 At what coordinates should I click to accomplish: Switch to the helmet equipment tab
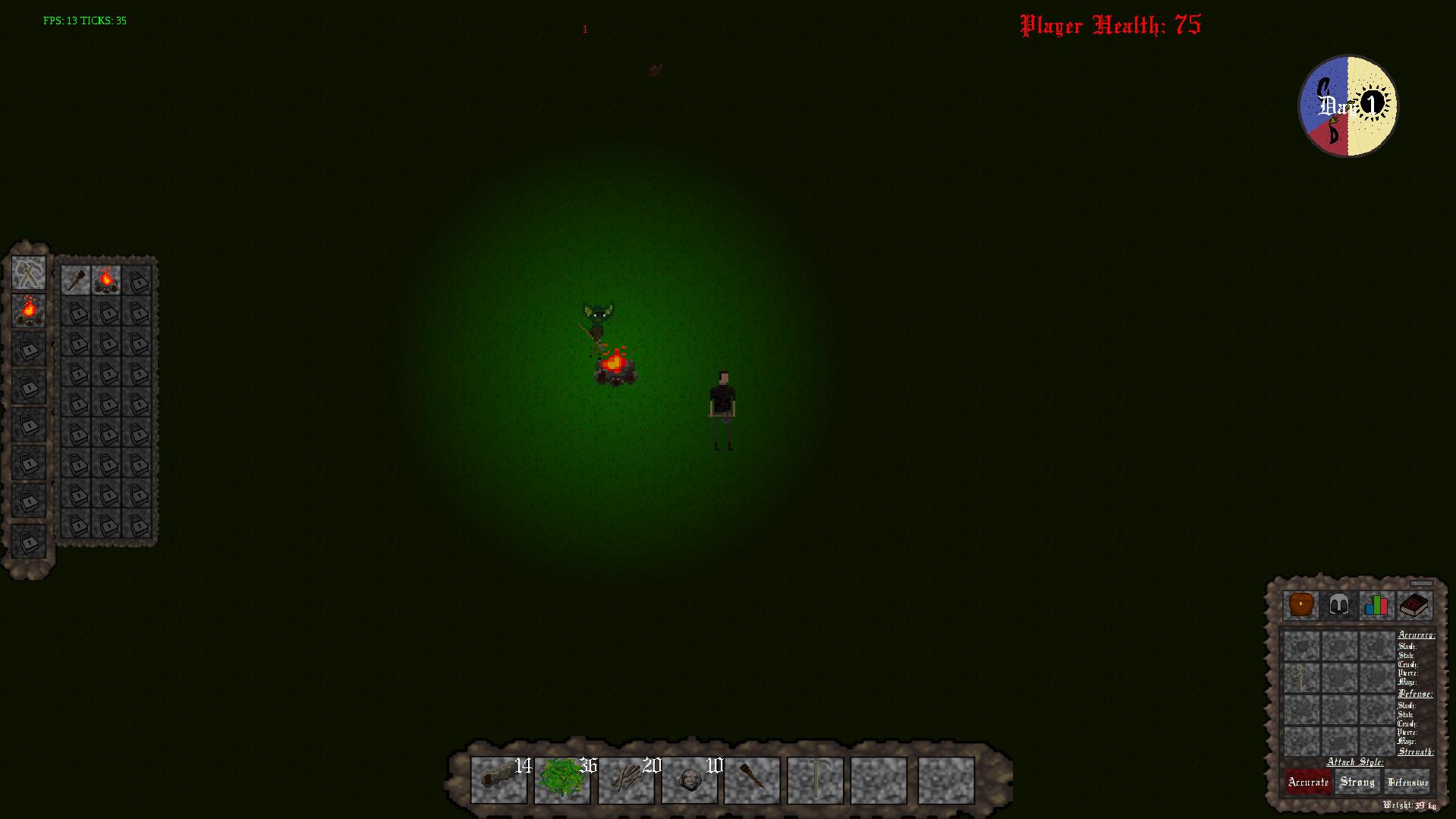[1338, 606]
